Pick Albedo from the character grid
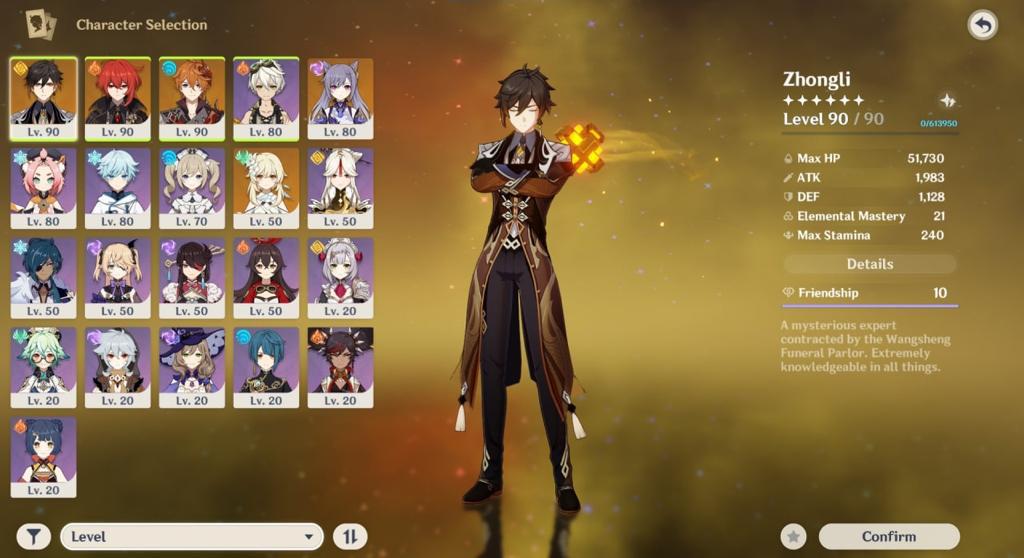The image size is (1024, 558). [266, 97]
